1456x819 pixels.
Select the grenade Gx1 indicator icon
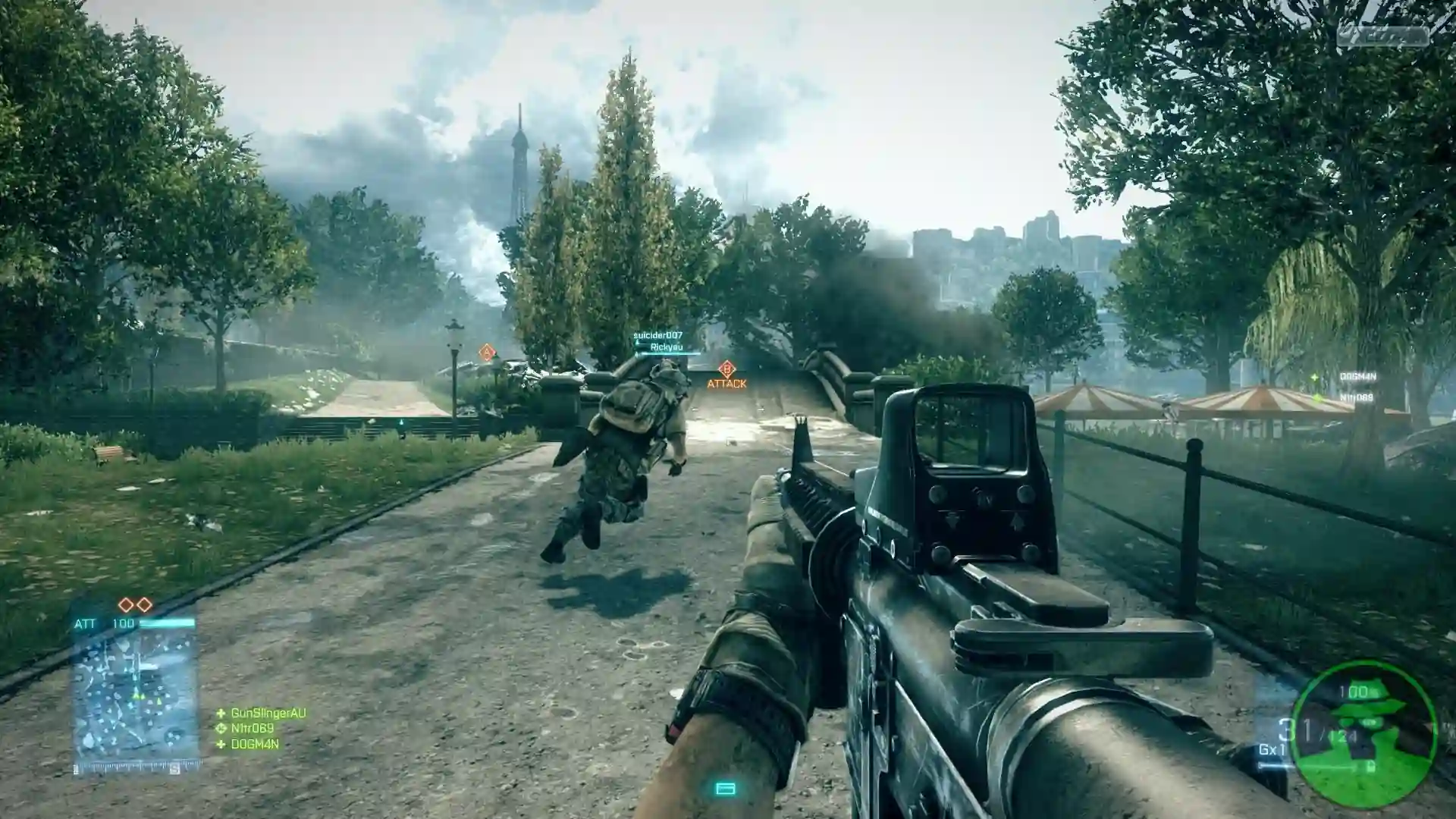[1272, 749]
